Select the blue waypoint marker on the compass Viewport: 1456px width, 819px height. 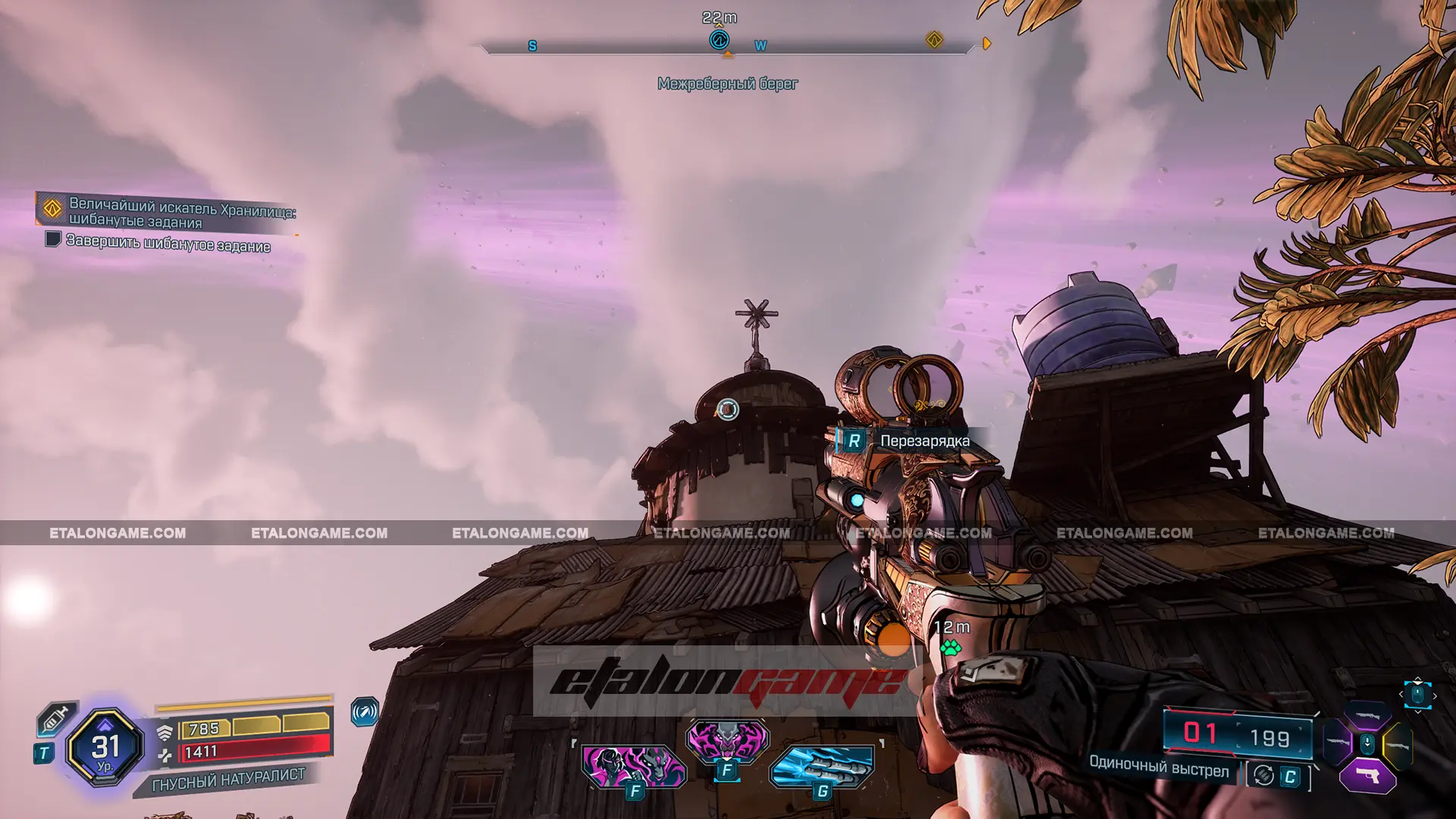point(719,40)
